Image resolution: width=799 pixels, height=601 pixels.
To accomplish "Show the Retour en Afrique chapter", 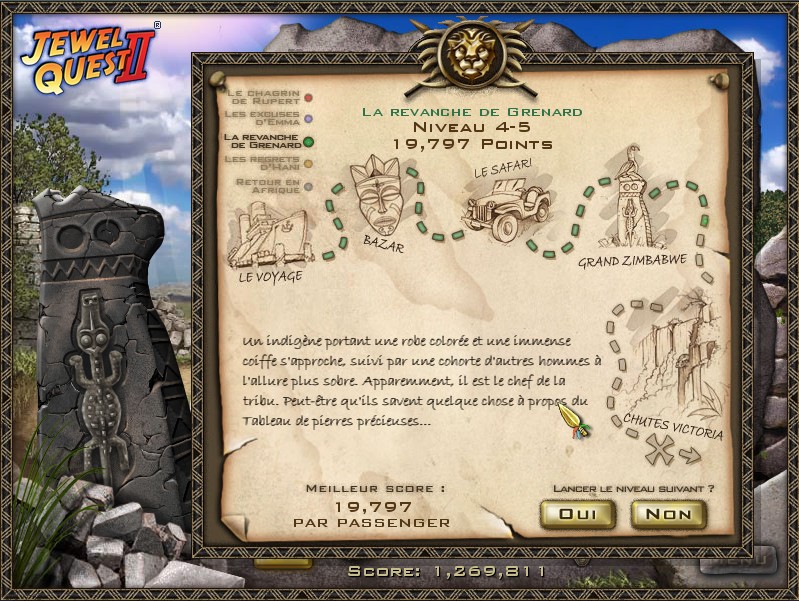I will tap(267, 186).
